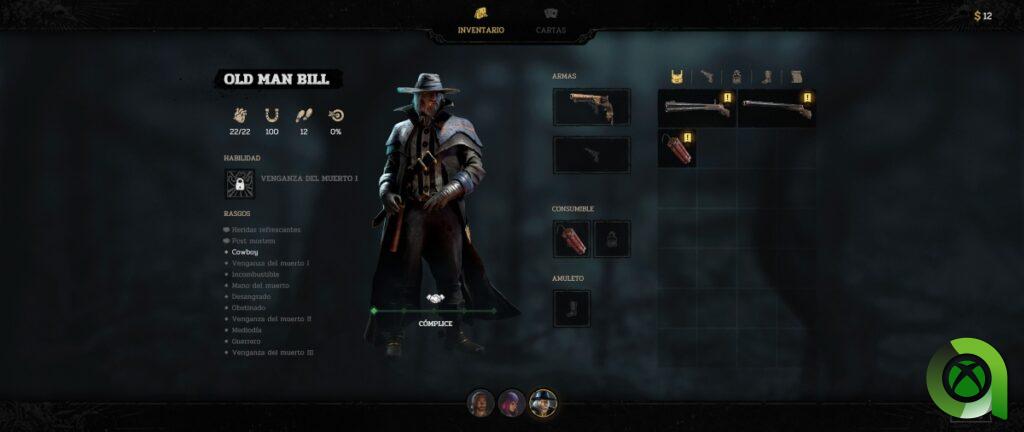
Task: Select the dynamite bundle in inventory grid
Action: (x=677, y=148)
